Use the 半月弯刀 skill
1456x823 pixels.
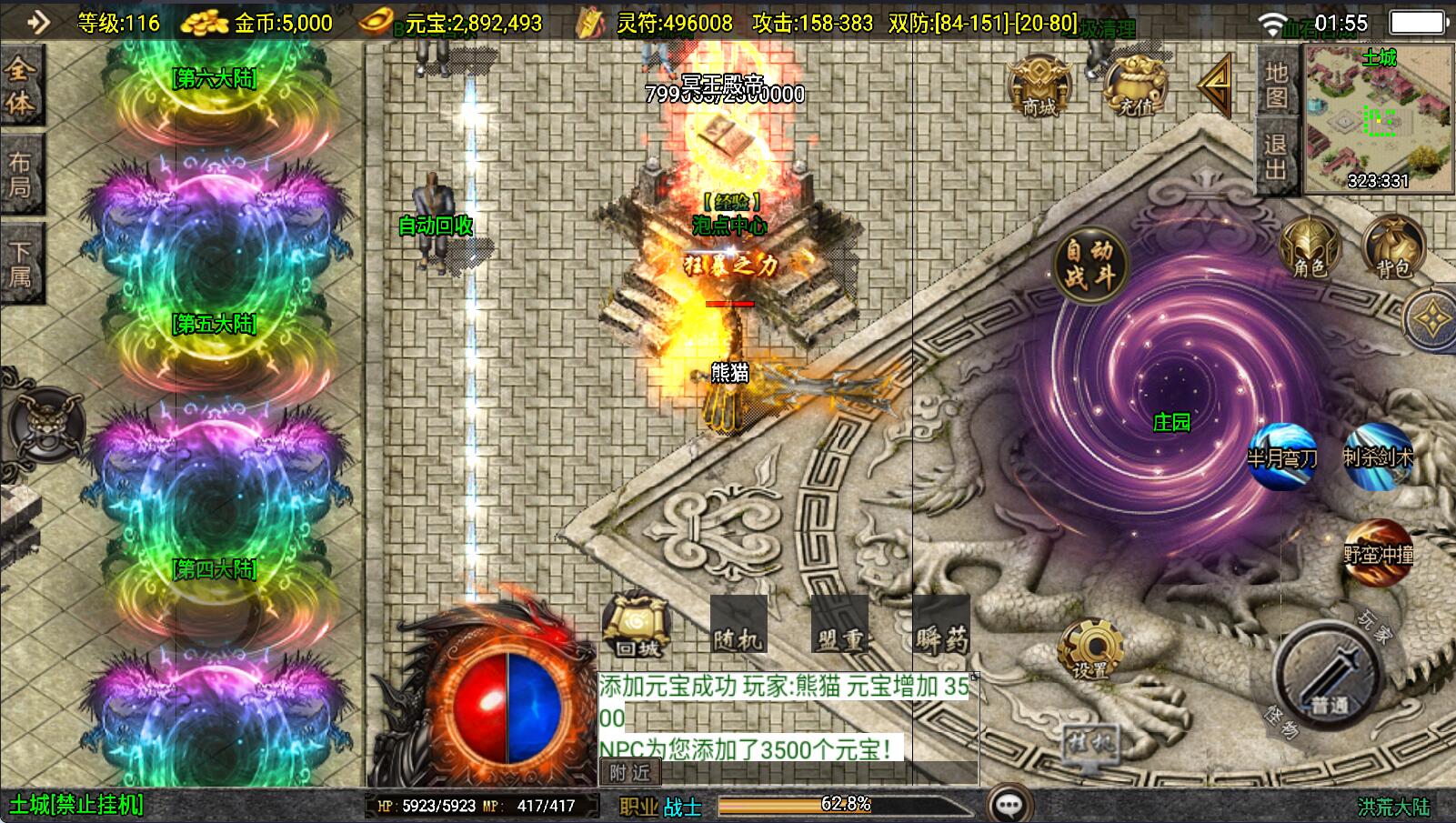point(1283,456)
